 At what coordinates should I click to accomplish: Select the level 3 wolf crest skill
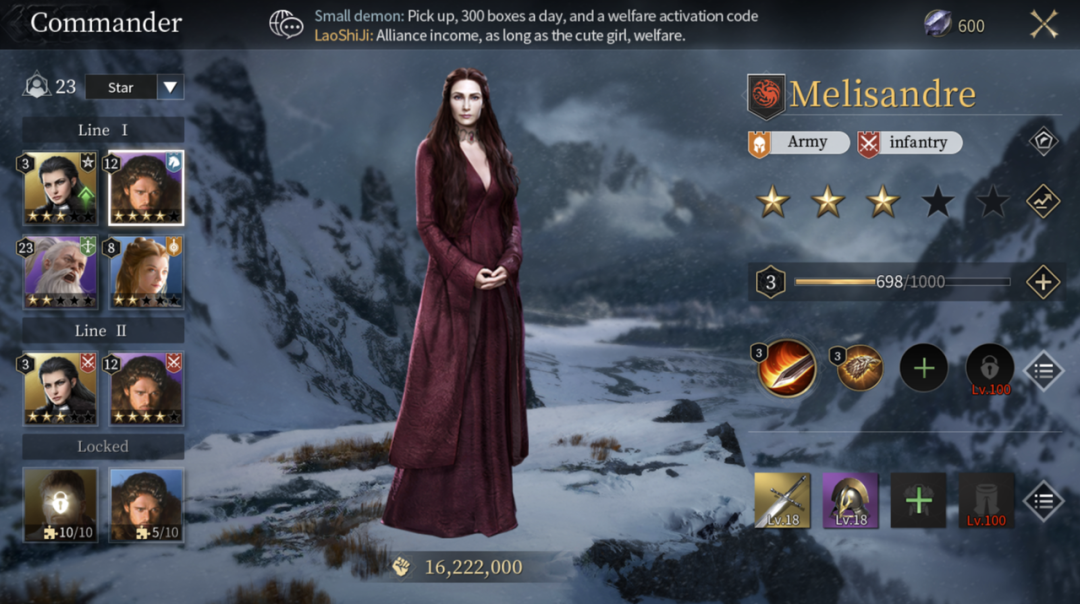click(858, 369)
